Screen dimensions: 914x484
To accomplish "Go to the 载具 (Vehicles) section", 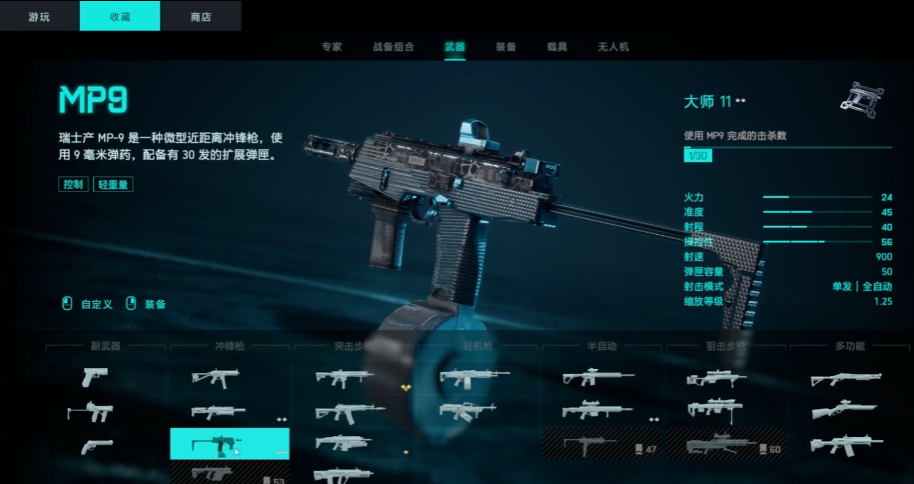I will 556,47.
